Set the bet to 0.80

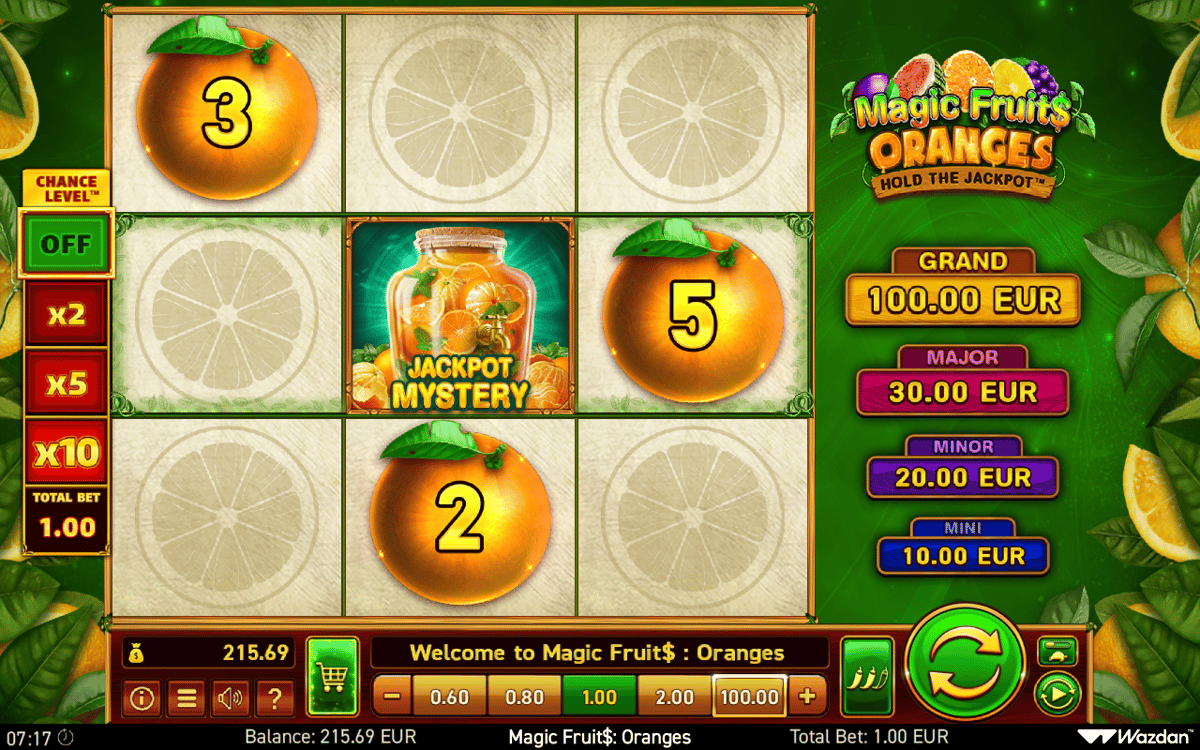click(524, 697)
